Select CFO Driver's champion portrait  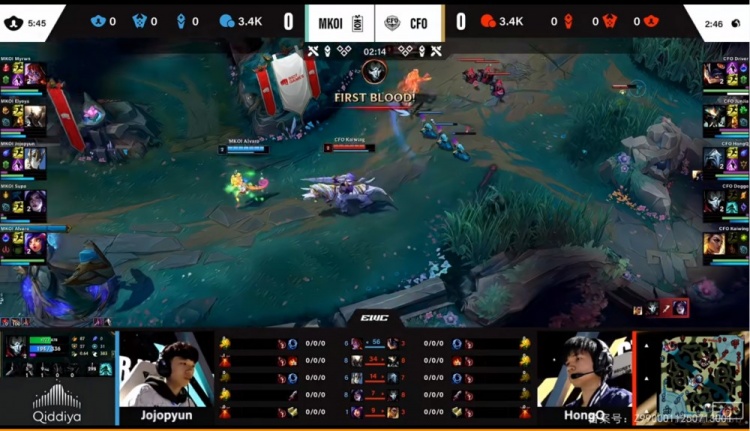click(714, 76)
